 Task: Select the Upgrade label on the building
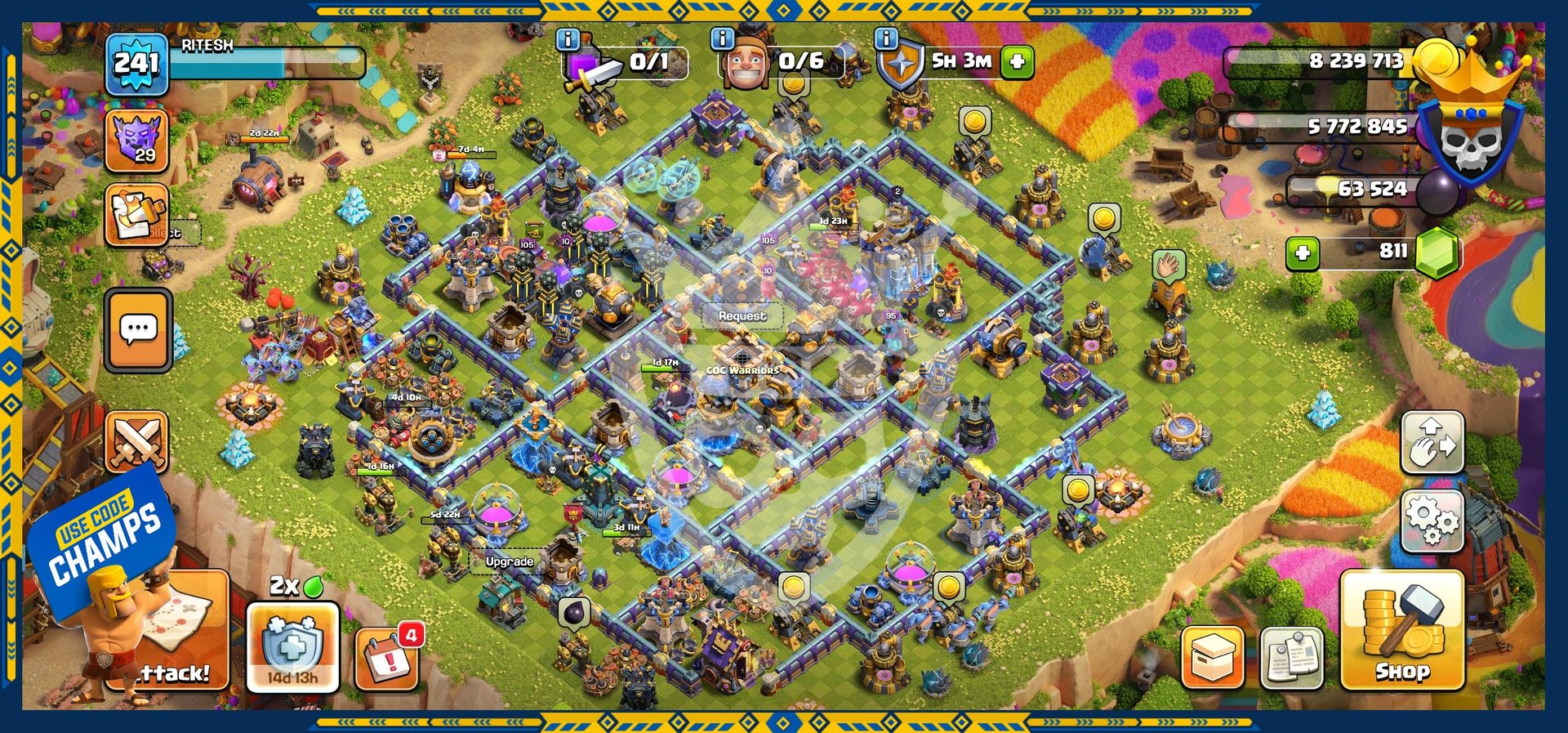tap(509, 561)
